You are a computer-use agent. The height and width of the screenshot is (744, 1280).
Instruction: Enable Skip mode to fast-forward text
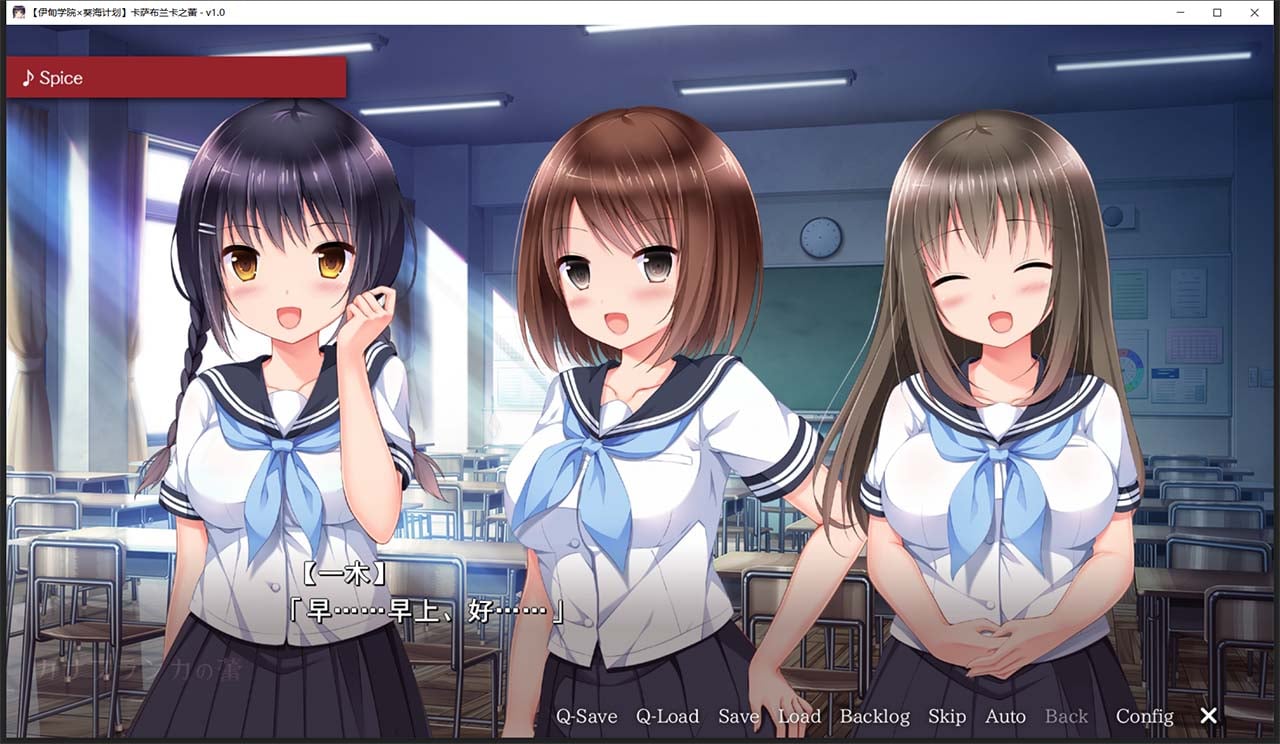click(947, 716)
